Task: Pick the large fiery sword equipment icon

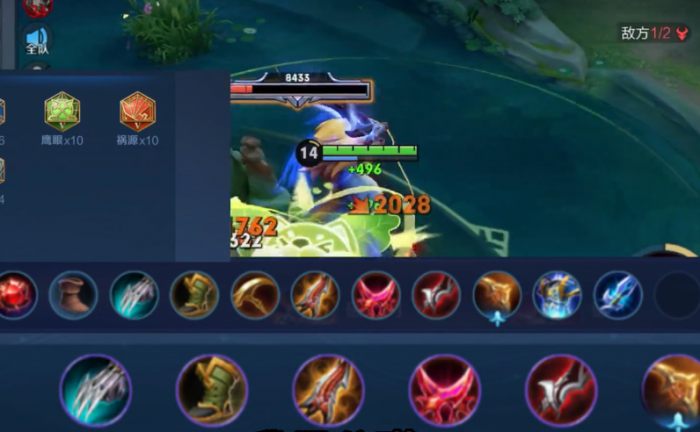Action: pyautogui.click(x=328, y=390)
